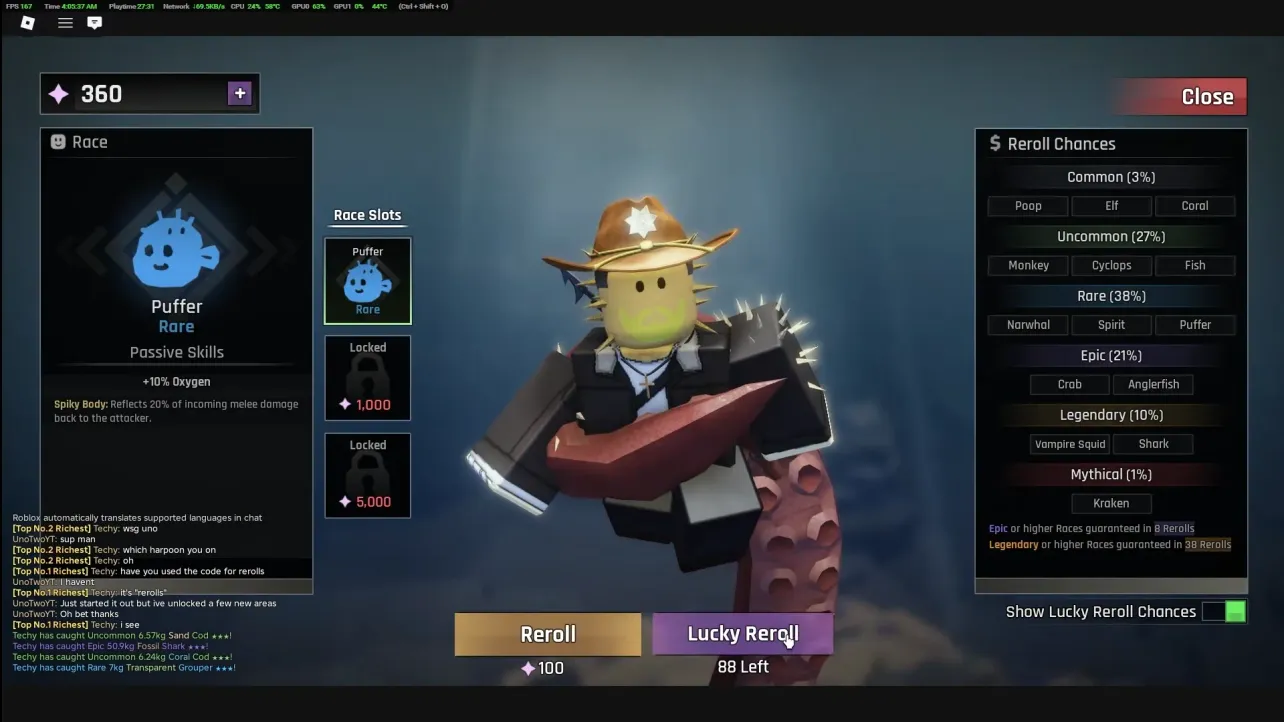Click the face icon on the Race panel header
The image size is (1284, 722).
coord(58,141)
